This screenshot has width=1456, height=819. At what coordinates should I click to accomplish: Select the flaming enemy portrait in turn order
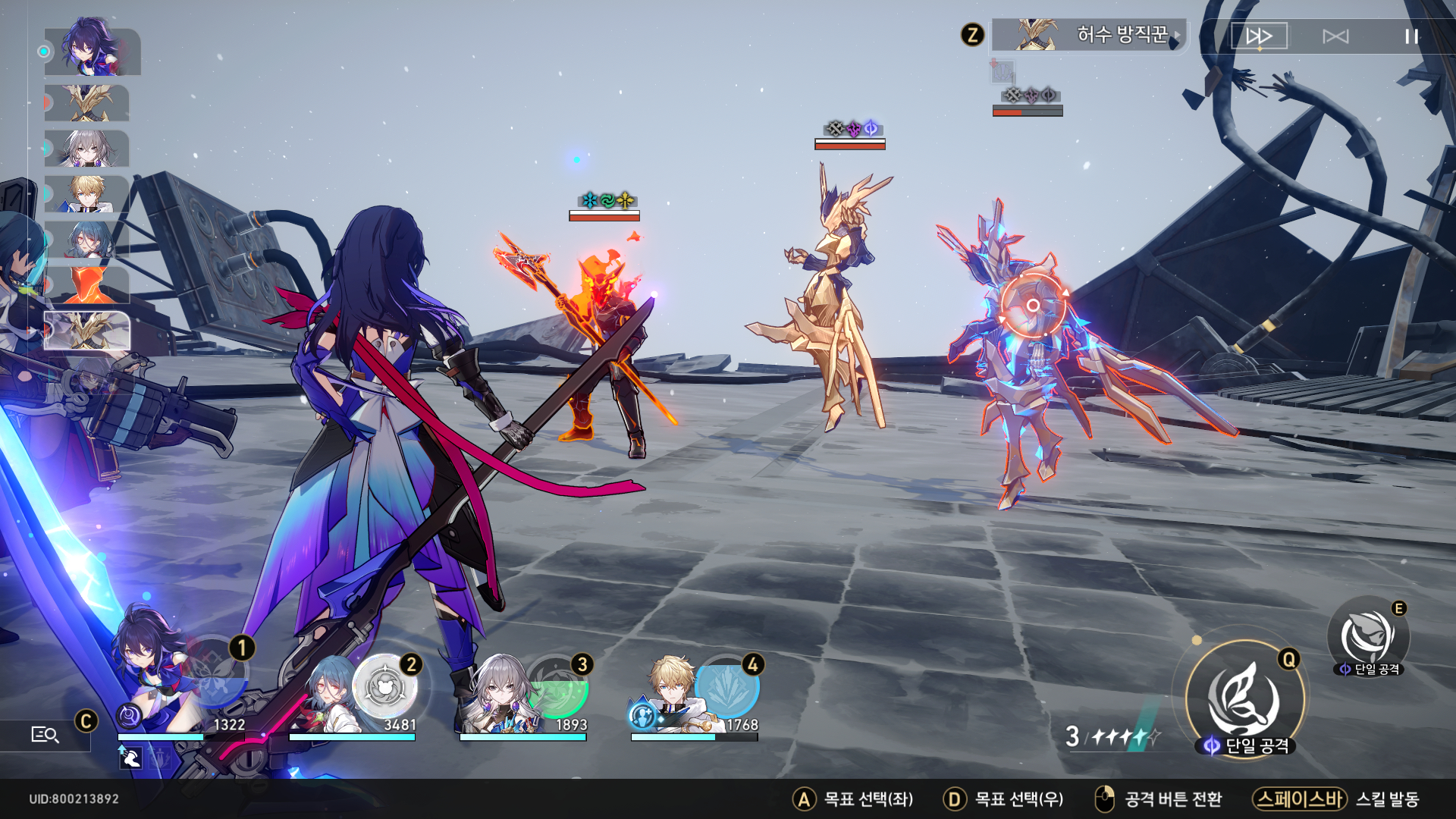(x=88, y=285)
